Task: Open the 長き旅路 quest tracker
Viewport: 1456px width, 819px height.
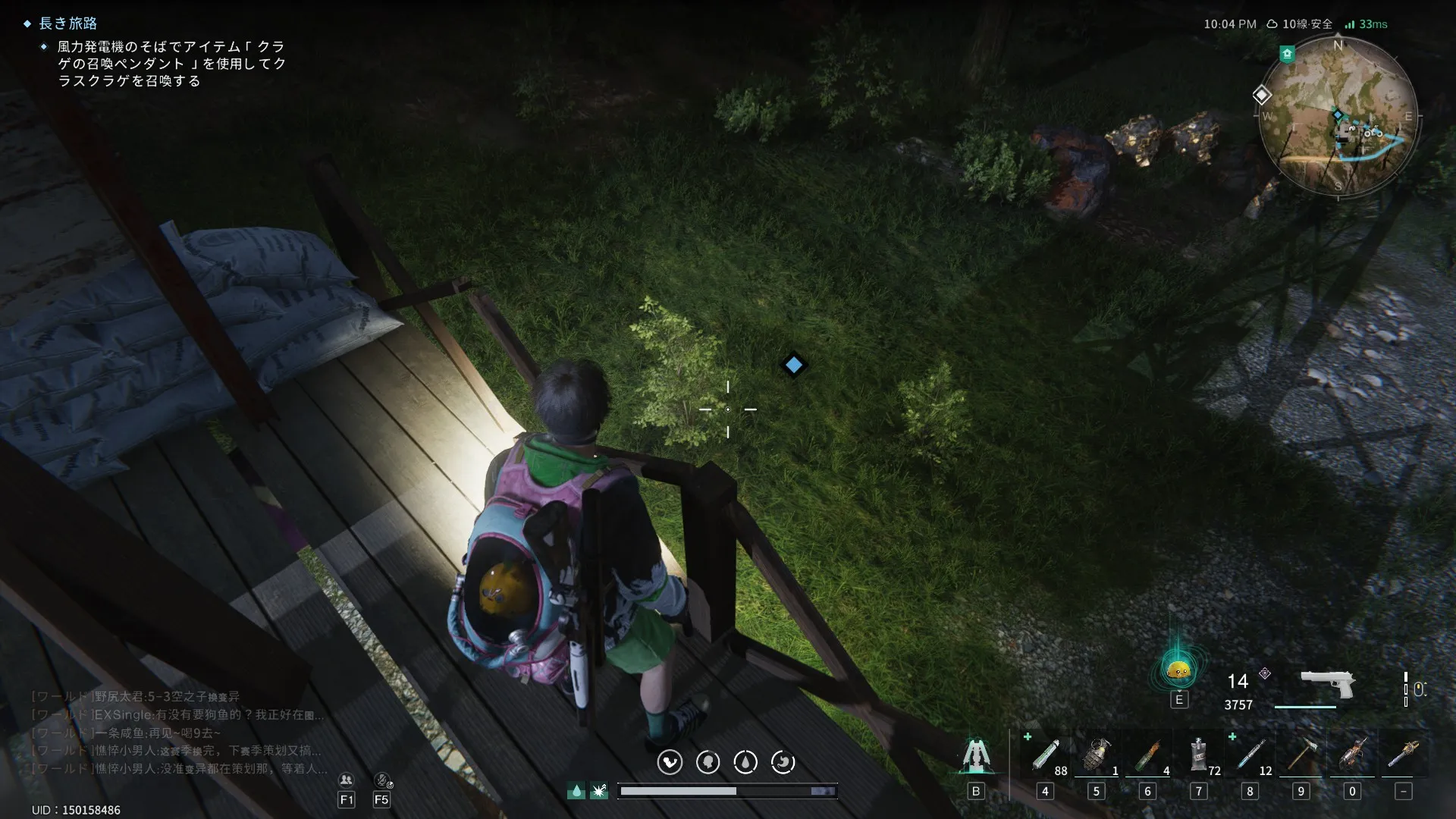Action: [68, 24]
